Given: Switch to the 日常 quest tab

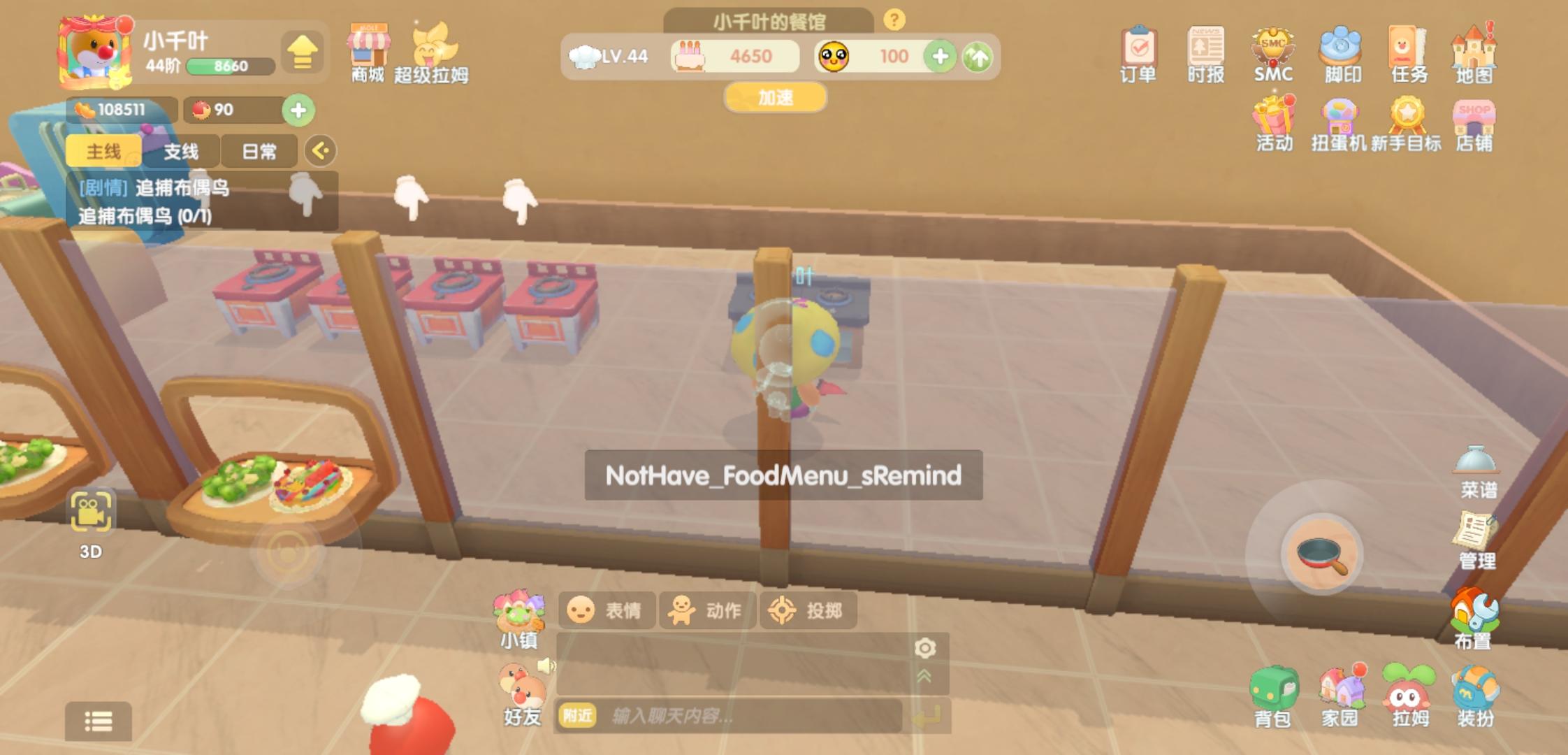Looking at the screenshot, I should [x=259, y=150].
